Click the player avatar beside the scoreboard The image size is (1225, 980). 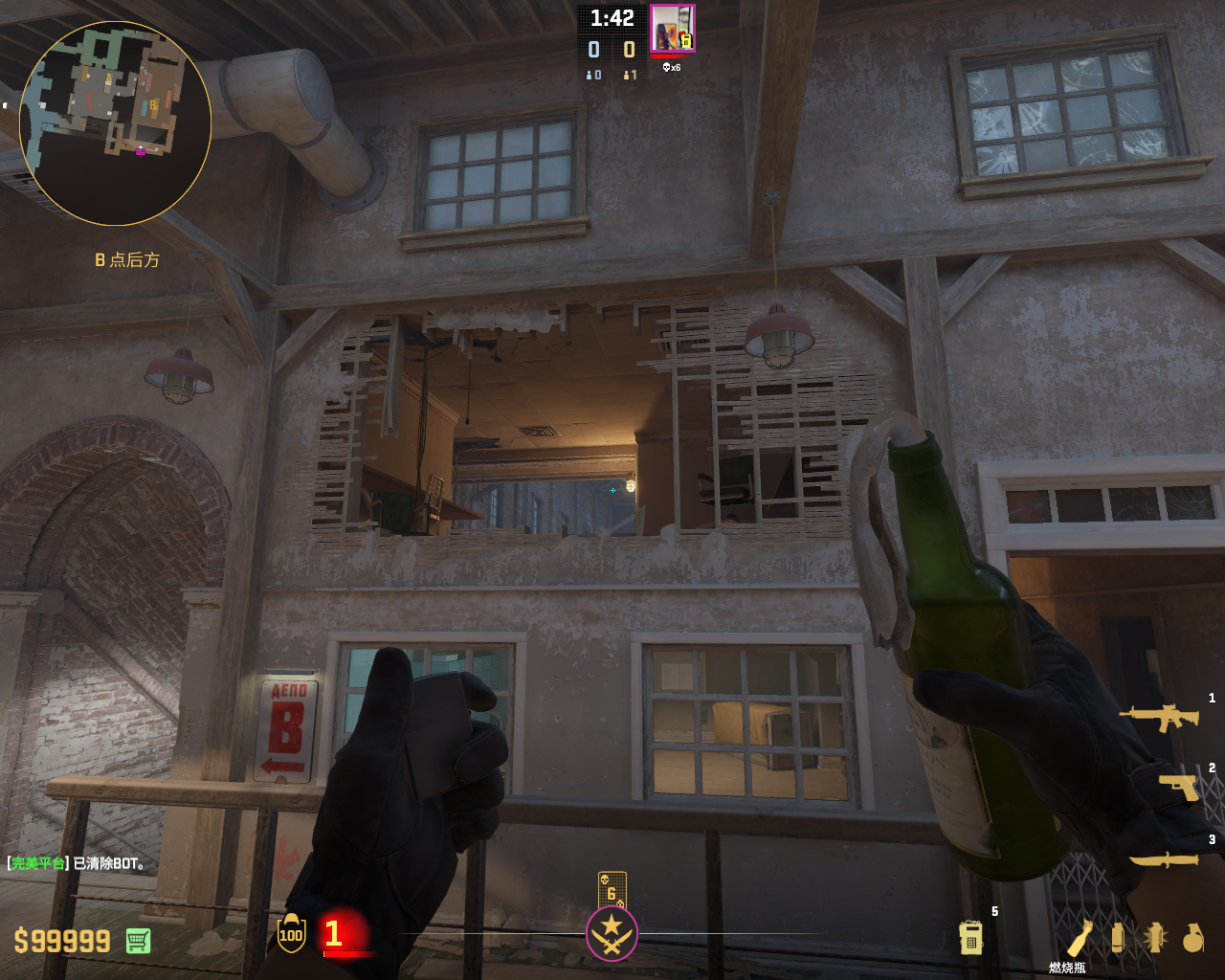(672, 28)
